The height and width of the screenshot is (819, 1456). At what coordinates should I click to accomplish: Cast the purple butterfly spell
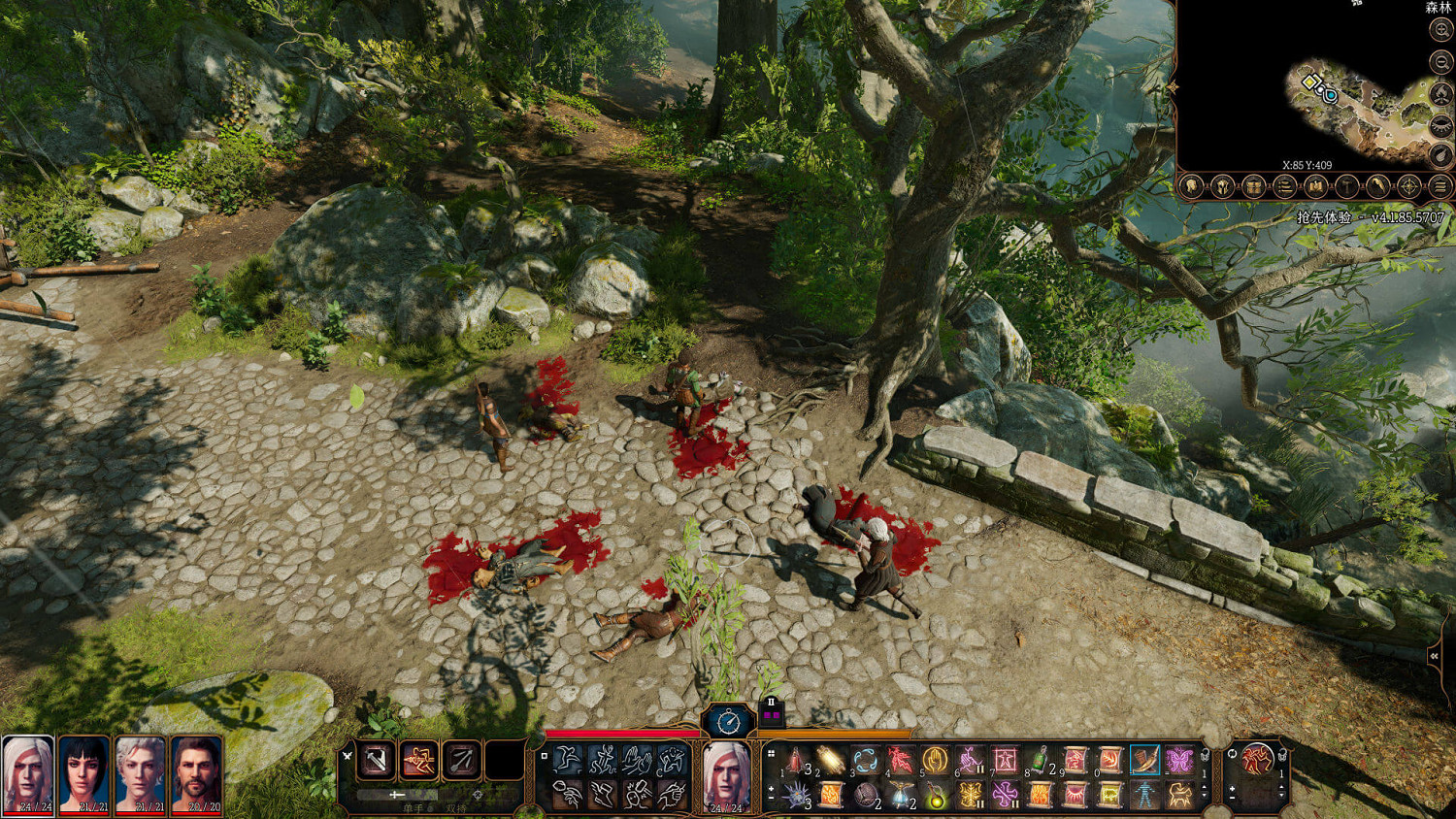point(1178,760)
